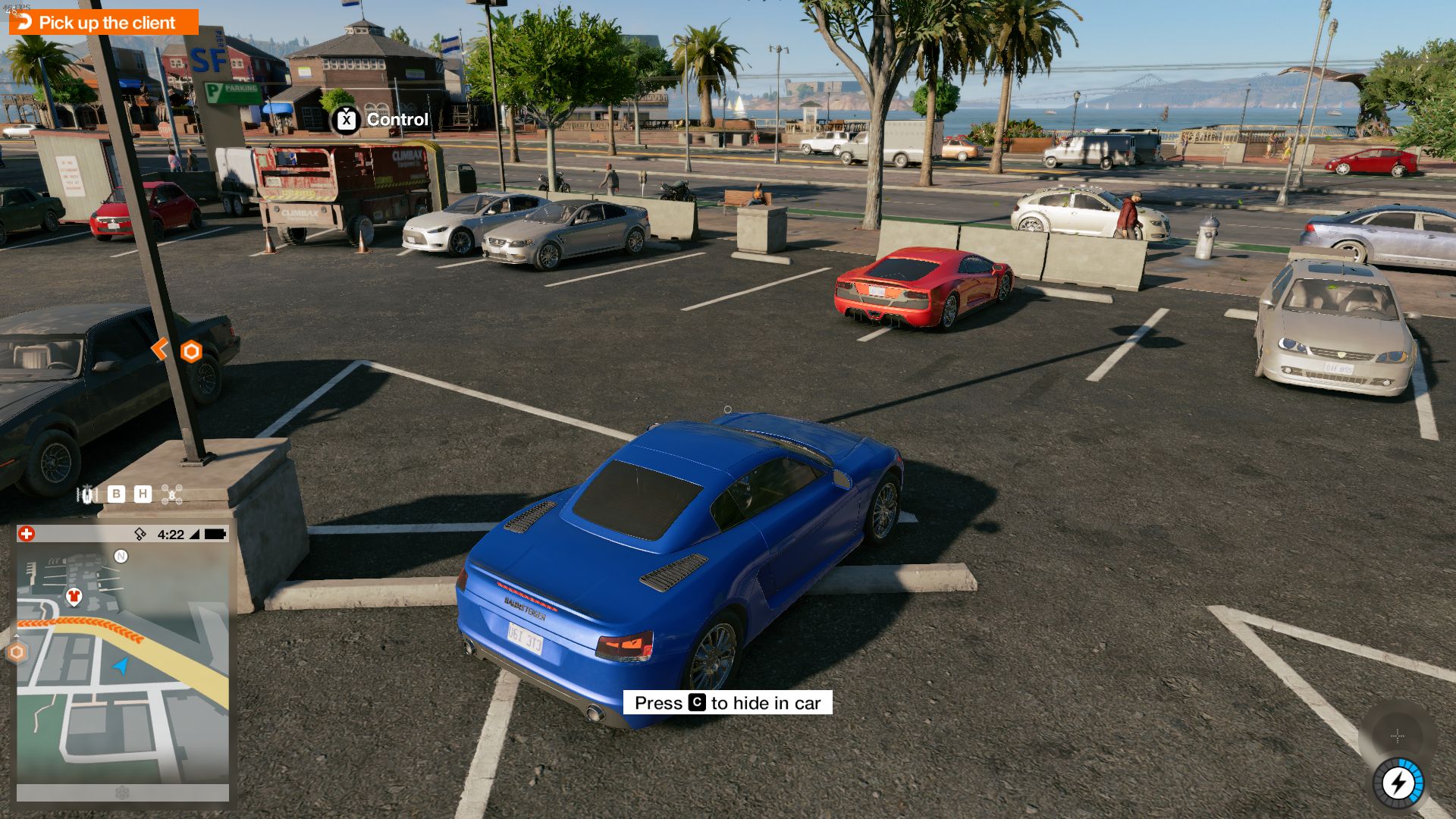Open the orange waypoint chevron near the light pole
The width and height of the screenshot is (1456, 819).
coord(160,349)
